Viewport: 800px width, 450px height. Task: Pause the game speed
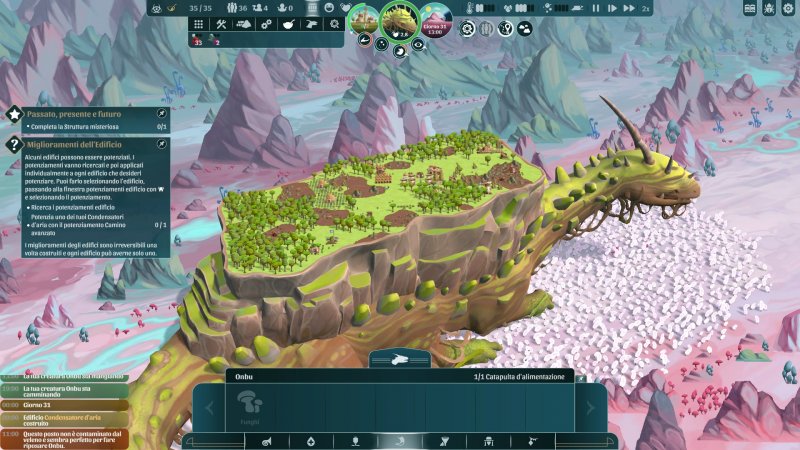596,8
